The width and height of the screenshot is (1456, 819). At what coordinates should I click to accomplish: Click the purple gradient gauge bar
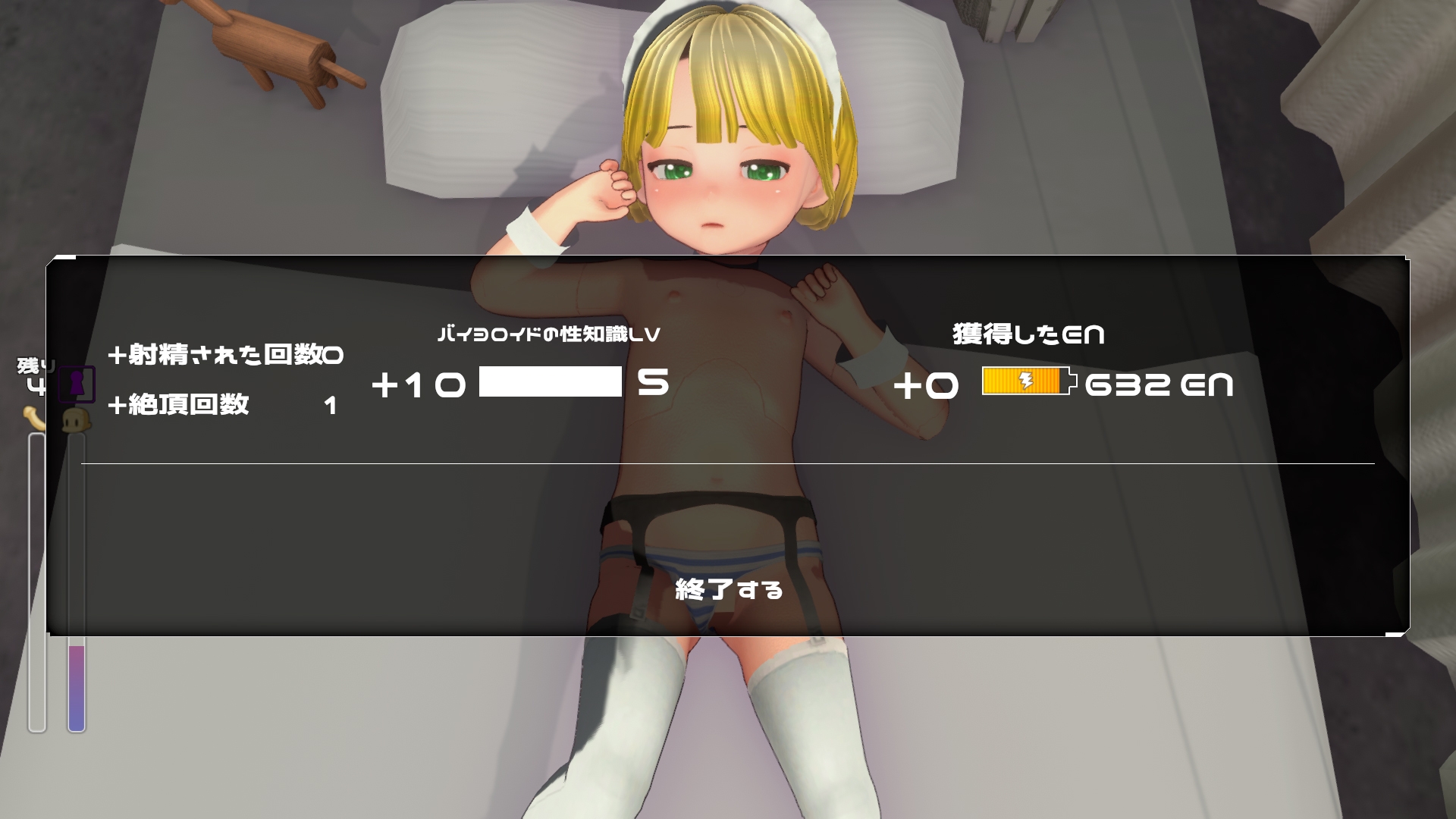pyautogui.click(x=75, y=682)
